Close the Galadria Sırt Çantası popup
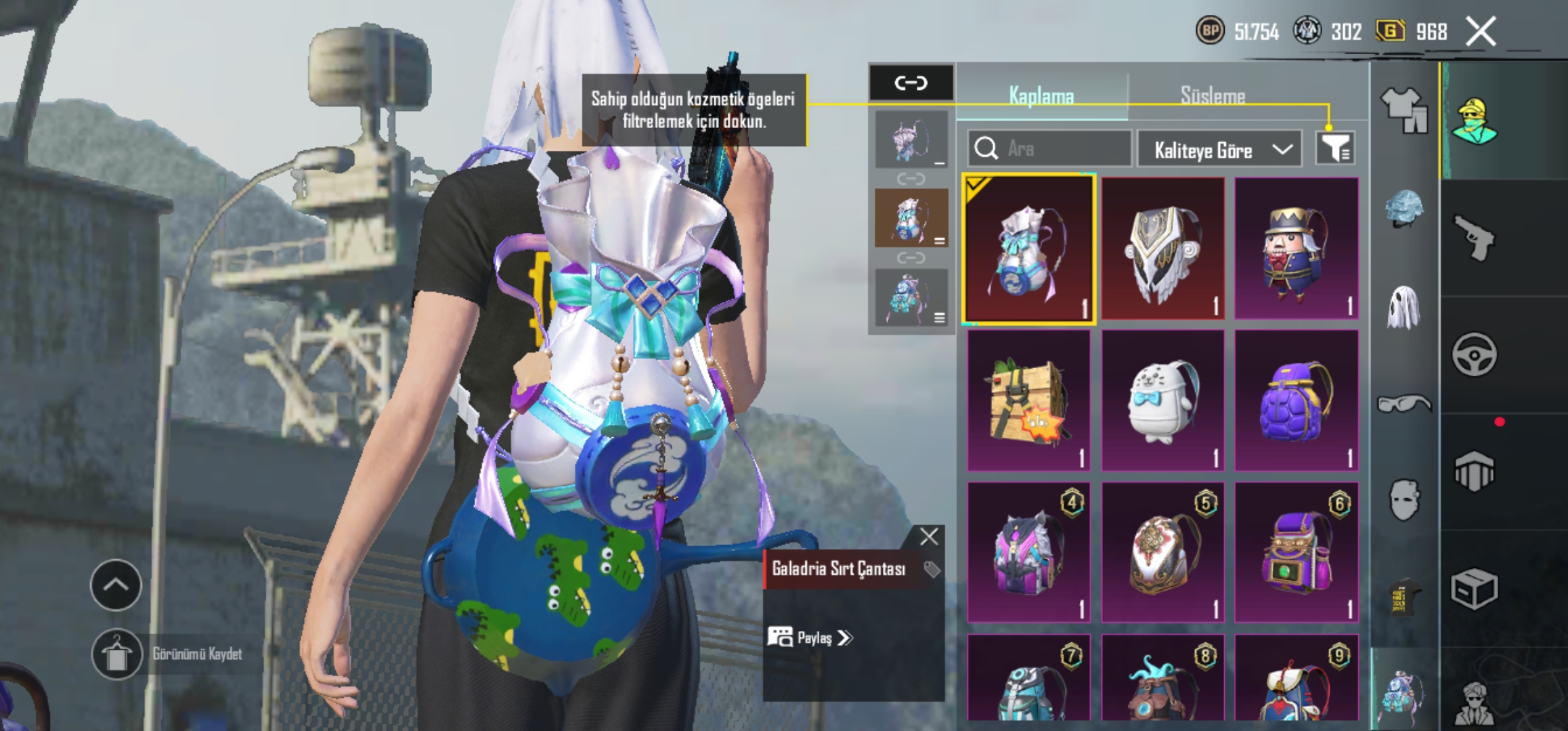 (929, 537)
